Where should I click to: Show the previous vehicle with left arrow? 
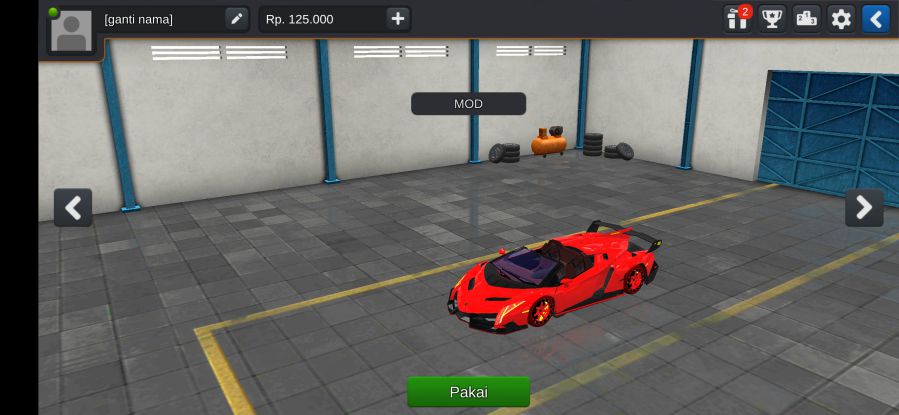coord(73,208)
